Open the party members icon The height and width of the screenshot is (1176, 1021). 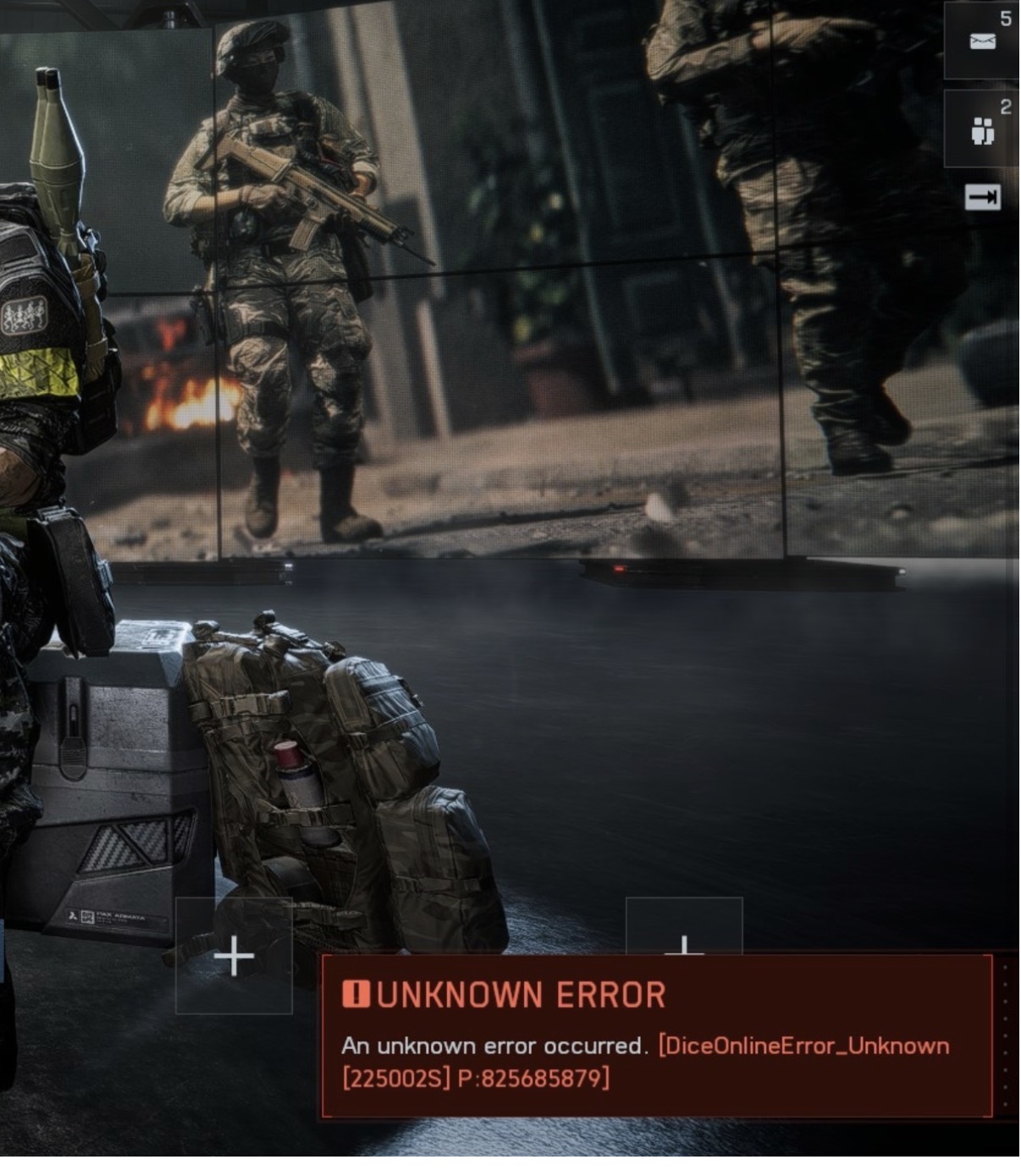(982, 131)
